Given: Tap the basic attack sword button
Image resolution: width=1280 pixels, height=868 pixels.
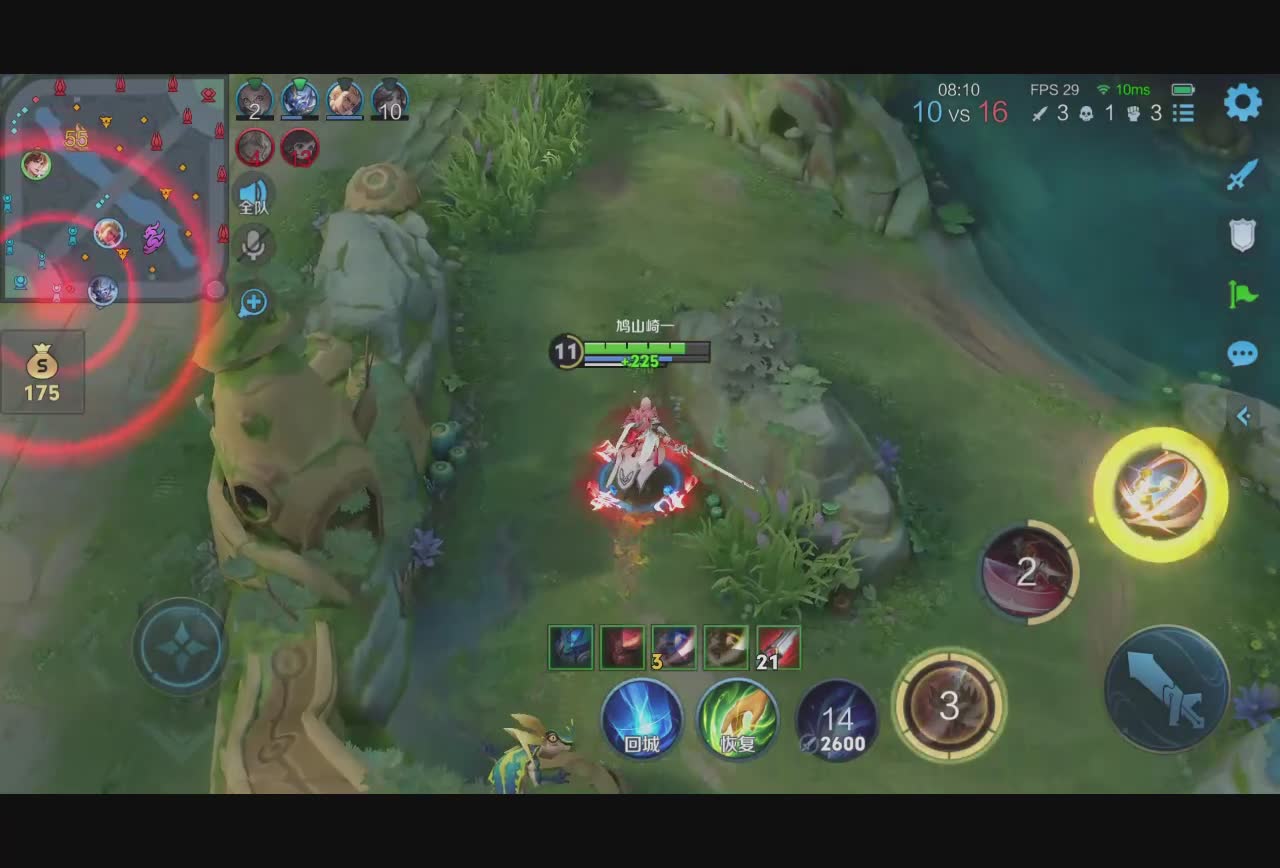Looking at the screenshot, I should 1167,688.
